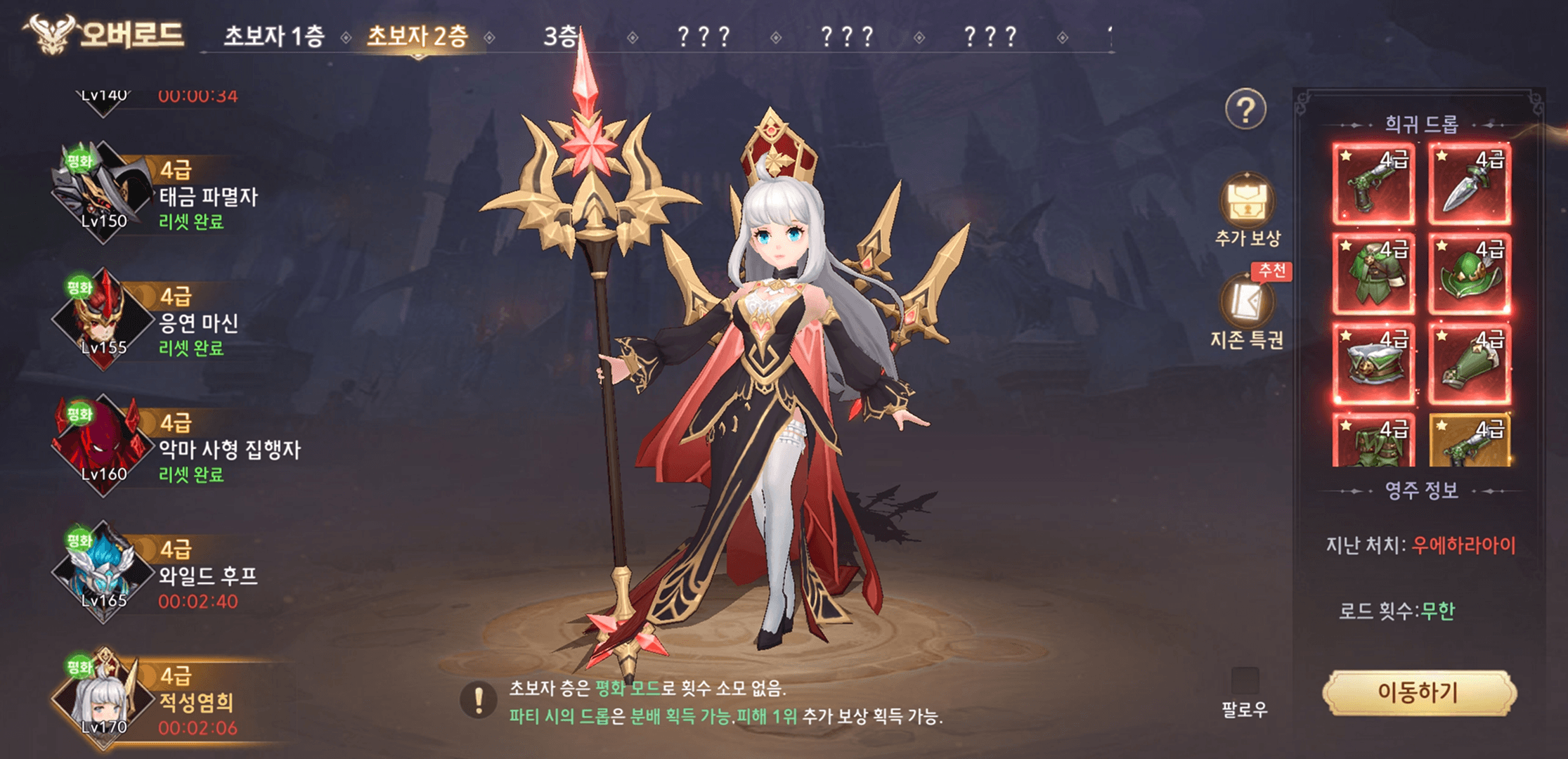Inspect the dagger rare drop slot

click(x=1470, y=183)
